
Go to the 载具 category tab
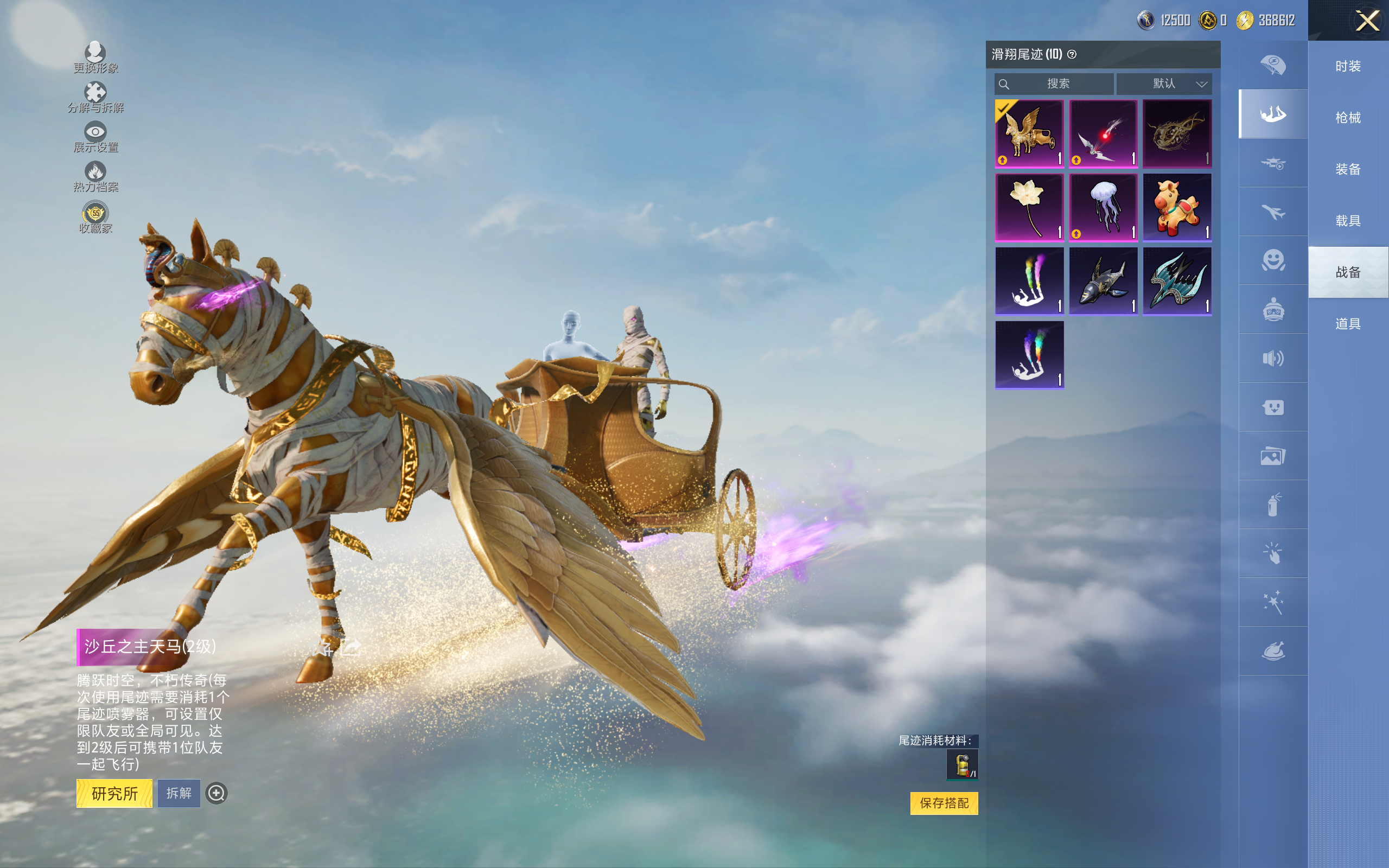point(1348,221)
